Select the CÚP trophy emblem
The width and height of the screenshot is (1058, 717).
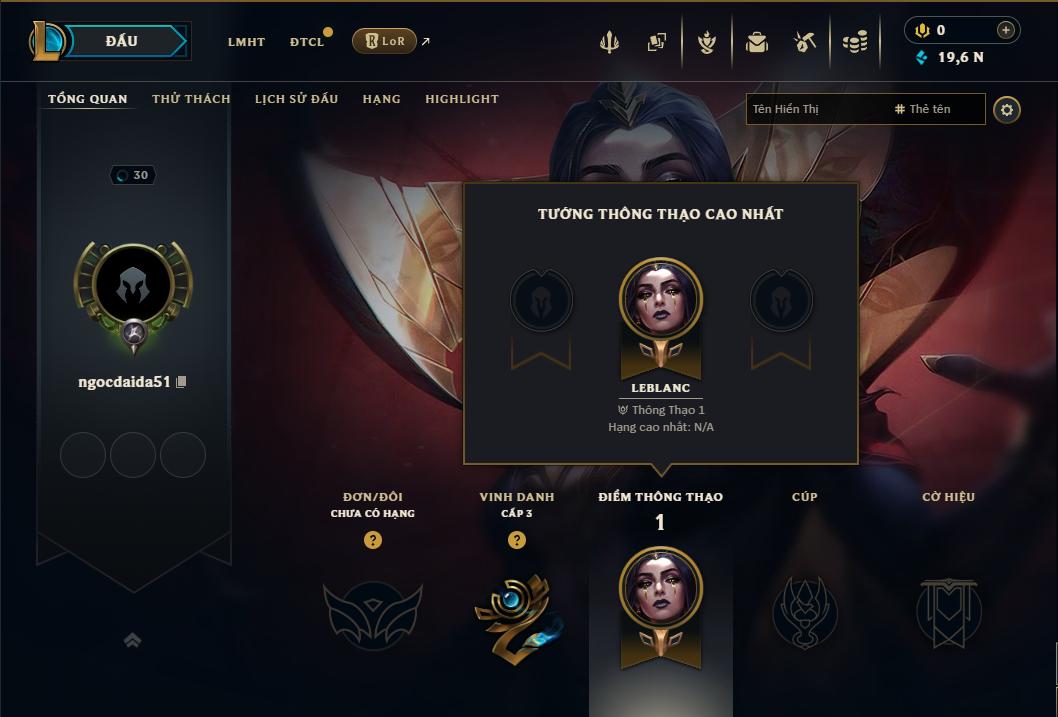[804, 610]
